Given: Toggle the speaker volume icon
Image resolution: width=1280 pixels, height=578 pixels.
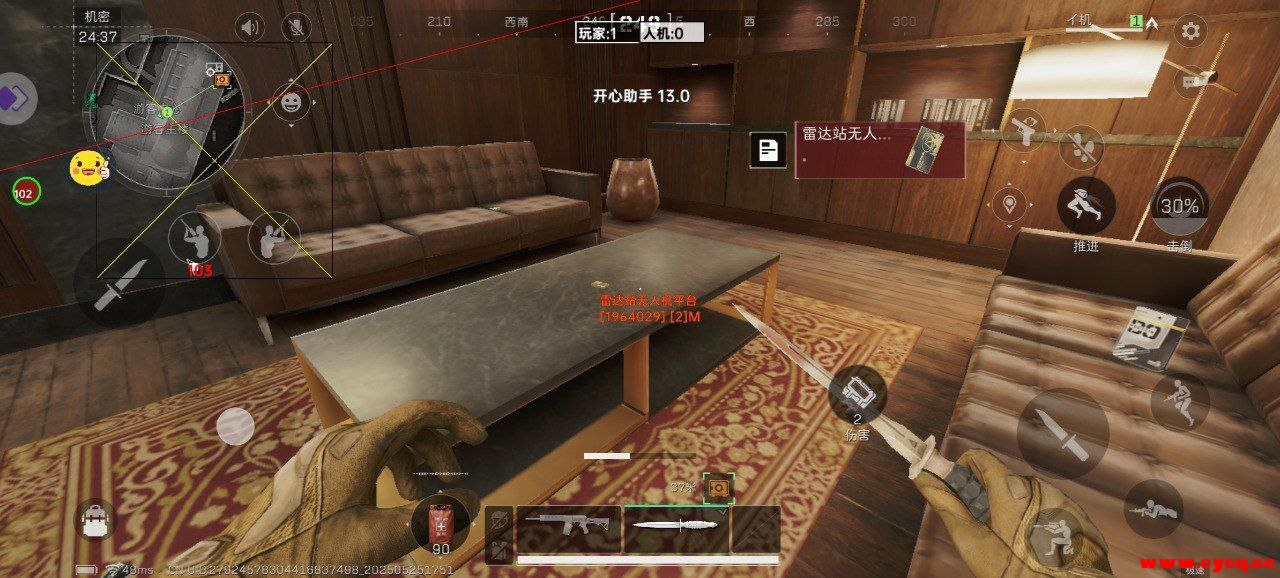Looking at the screenshot, I should coord(249,27).
